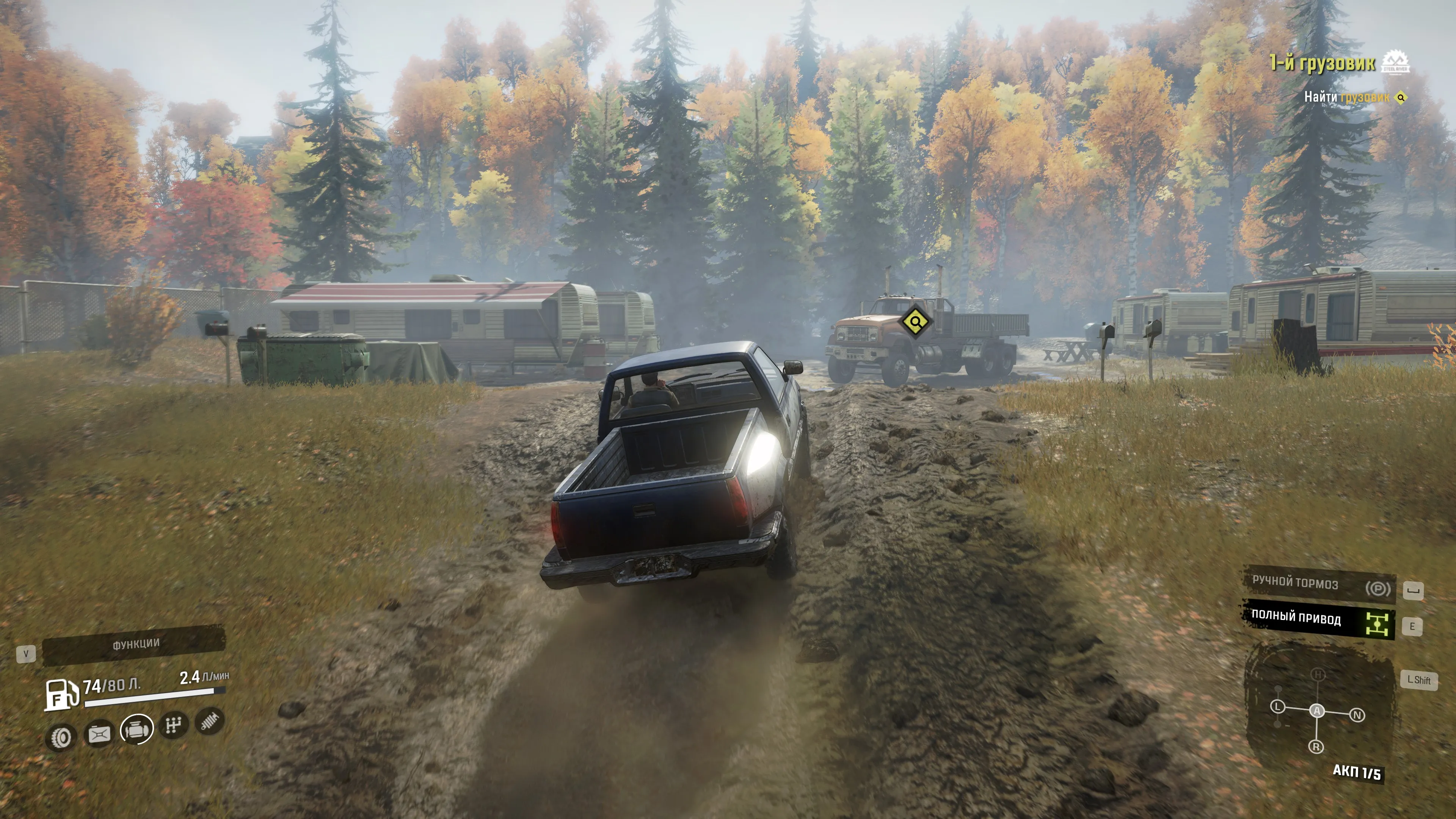
Task: Click the Найти грузовик task line
Action: click(1346, 97)
